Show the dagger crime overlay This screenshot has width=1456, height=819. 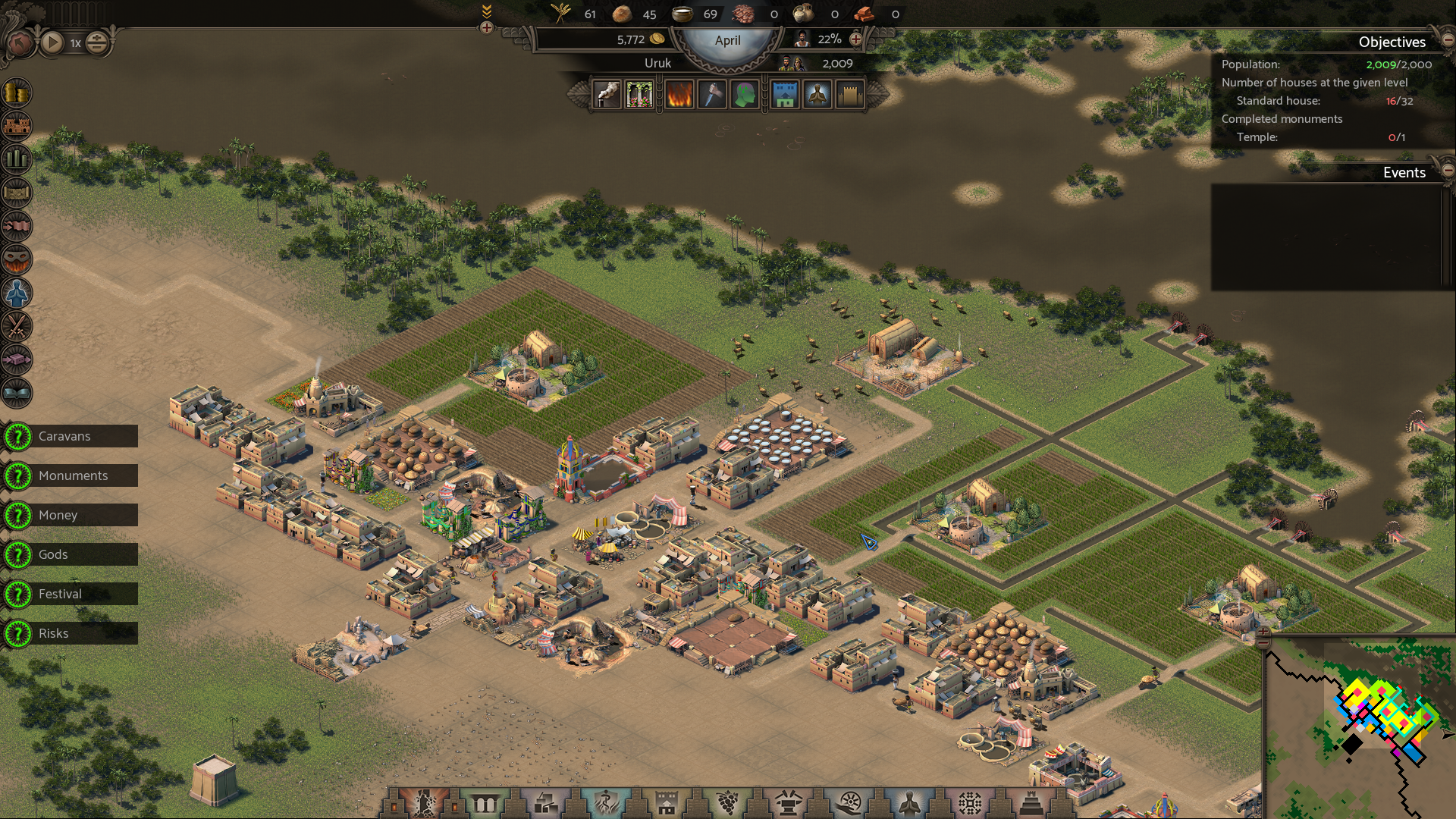(x=711, y=96)
